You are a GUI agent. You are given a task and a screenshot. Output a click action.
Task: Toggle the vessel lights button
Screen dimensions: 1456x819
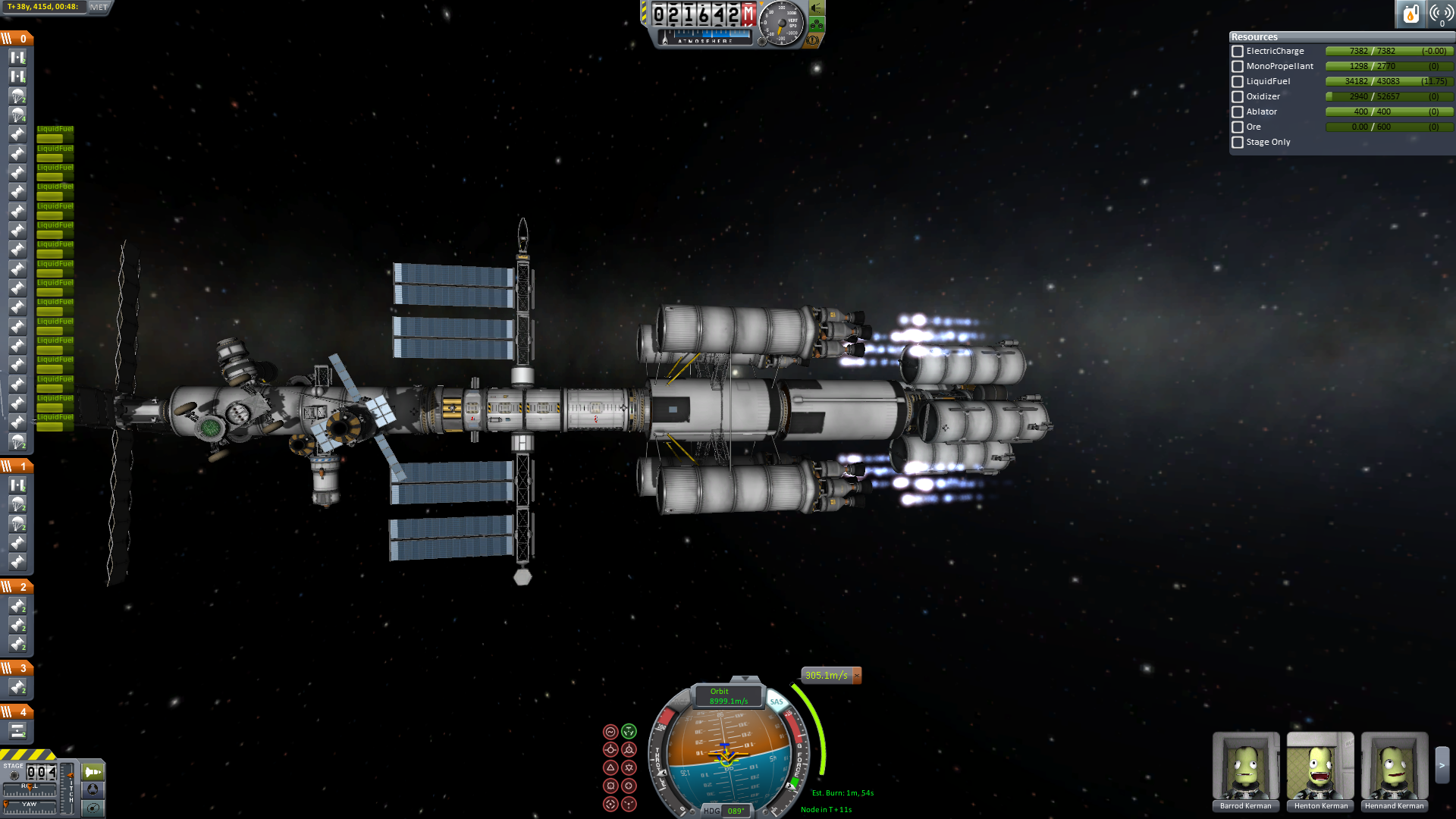click(x=817, y=8)
